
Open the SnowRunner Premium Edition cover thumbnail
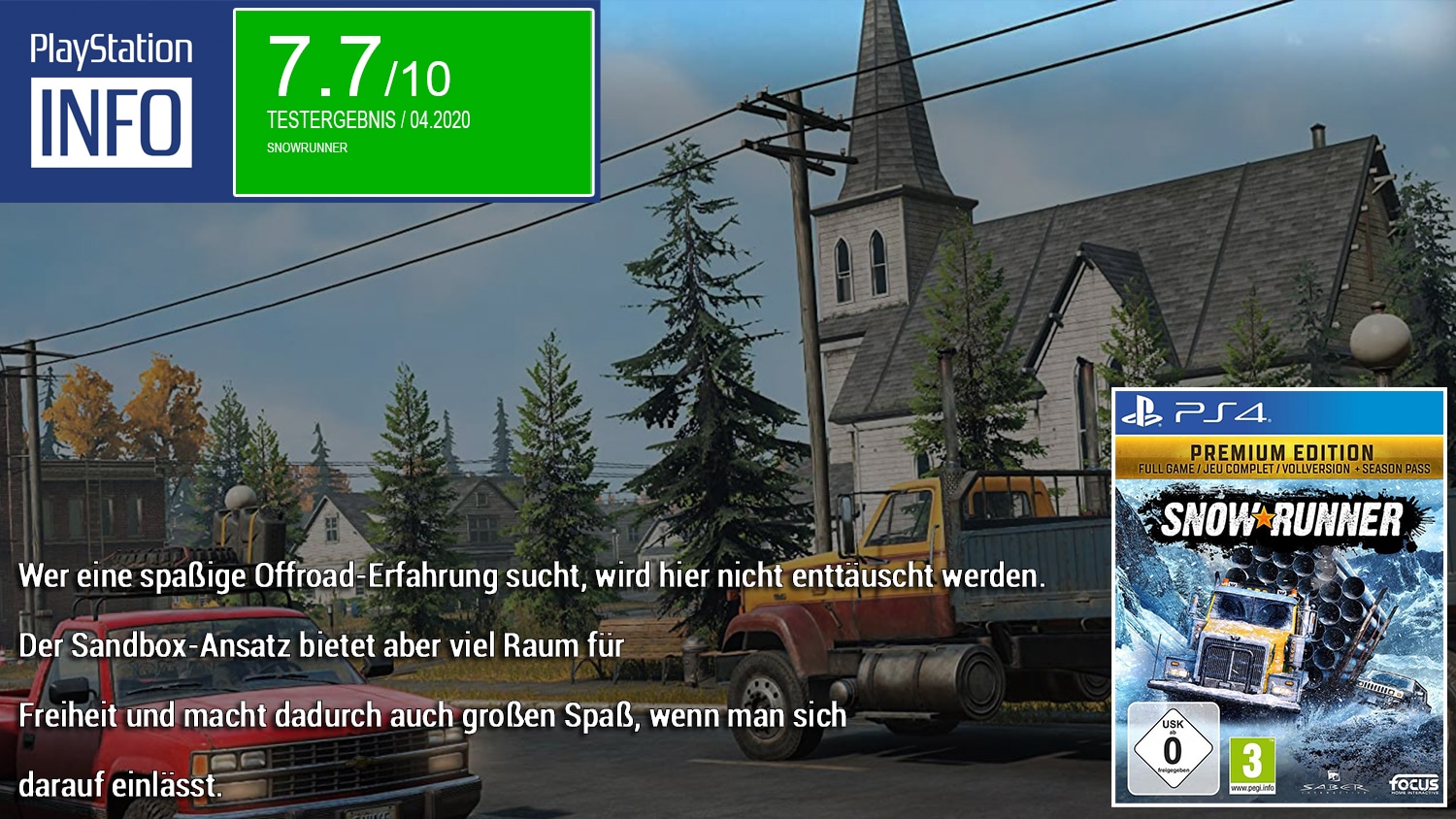[1278, 597]
